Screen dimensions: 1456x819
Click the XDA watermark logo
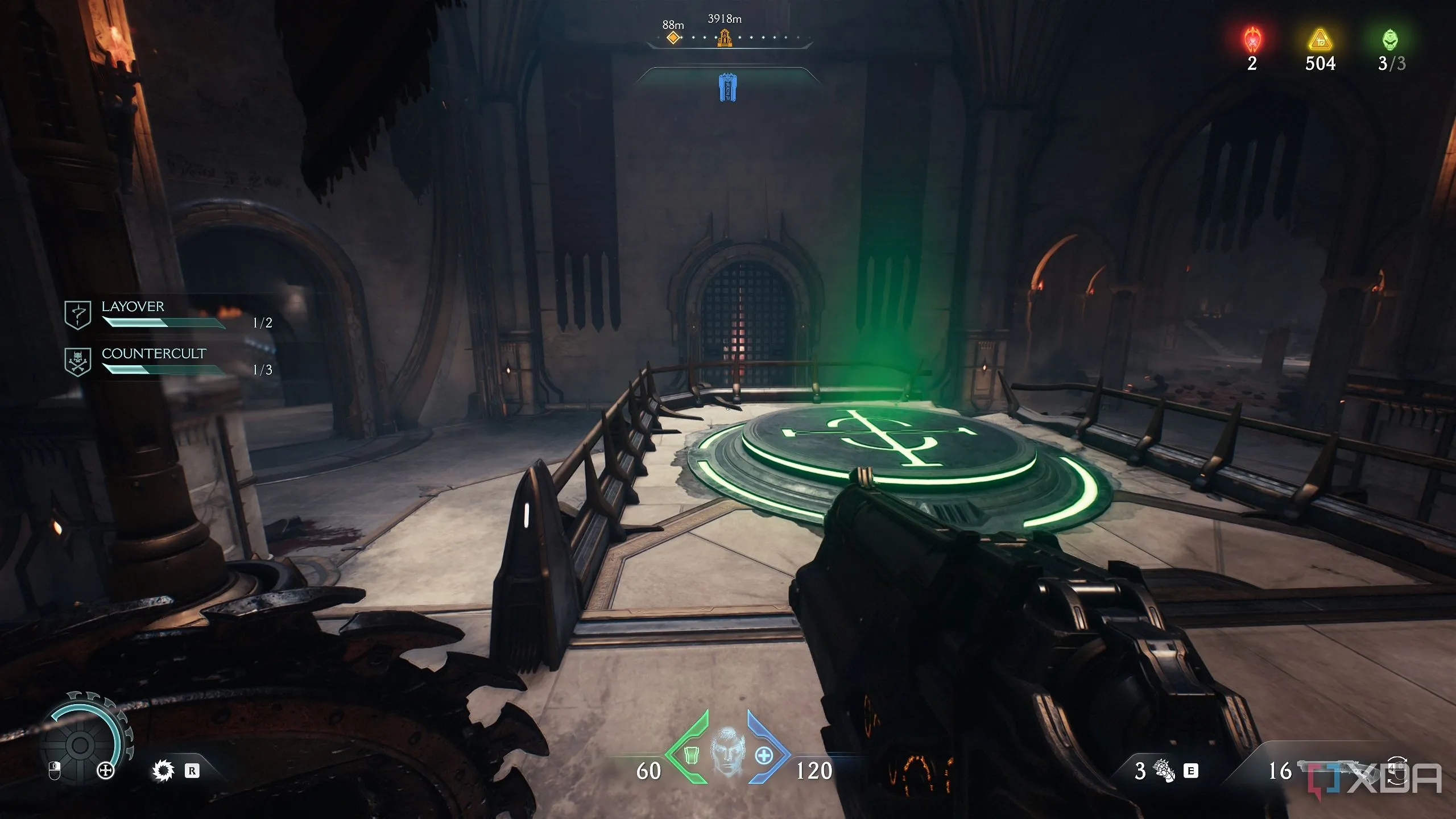point(1375,778)
